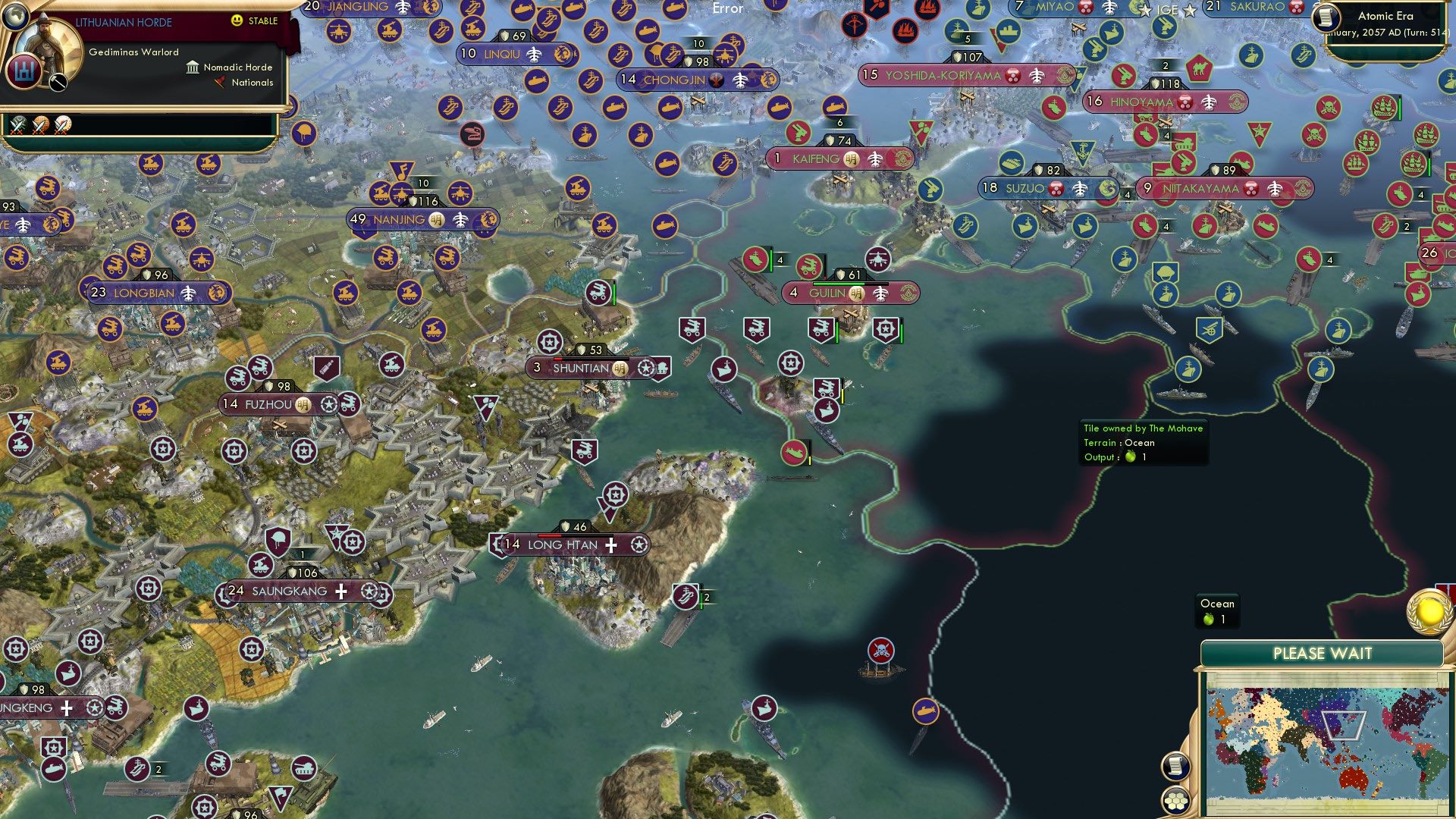Viewport: 1456px width, 819px height.
Task: Click the Long Htan city banner
Action: pyautogui.click(x=561, y=544)
